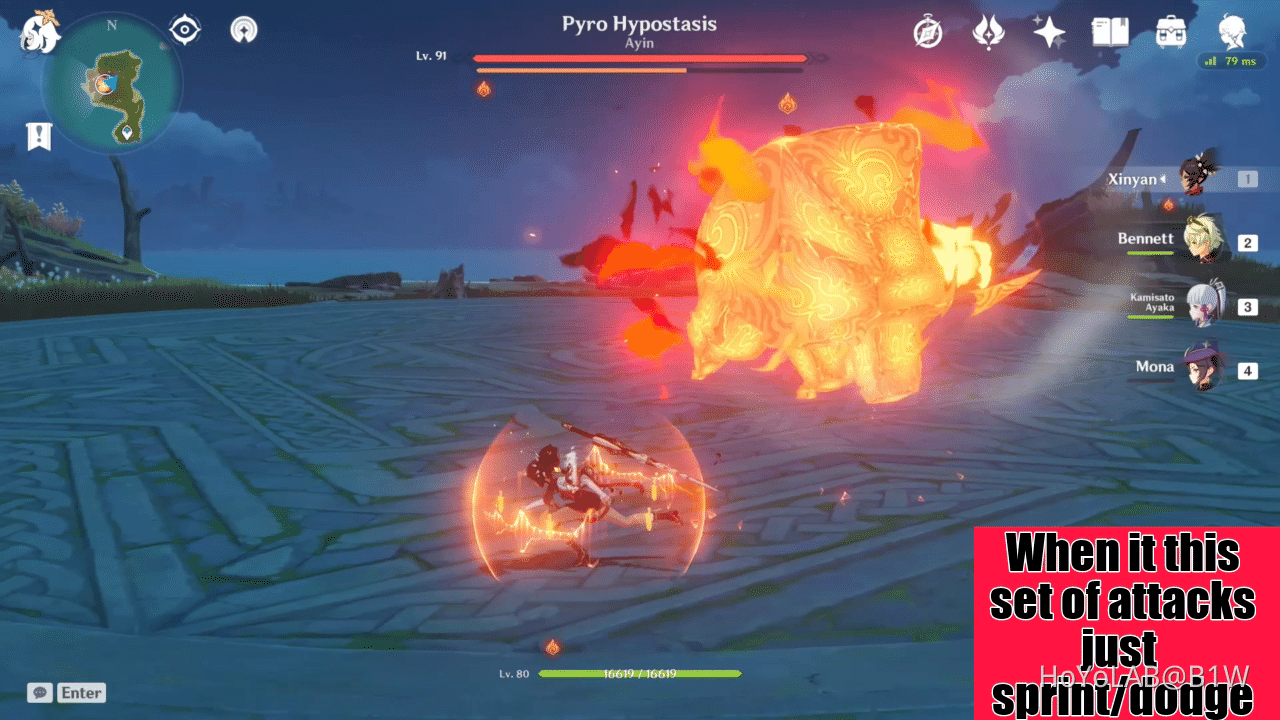
Task: Open the Paimon menu icon
Action: tap(40, 33)
